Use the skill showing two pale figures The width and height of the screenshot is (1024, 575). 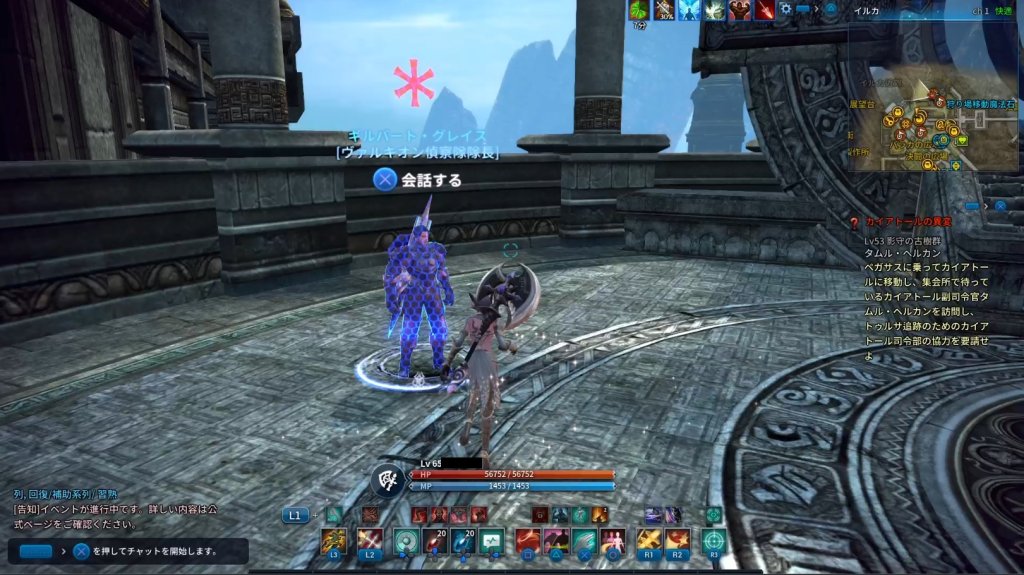click(x=613, y=541)
